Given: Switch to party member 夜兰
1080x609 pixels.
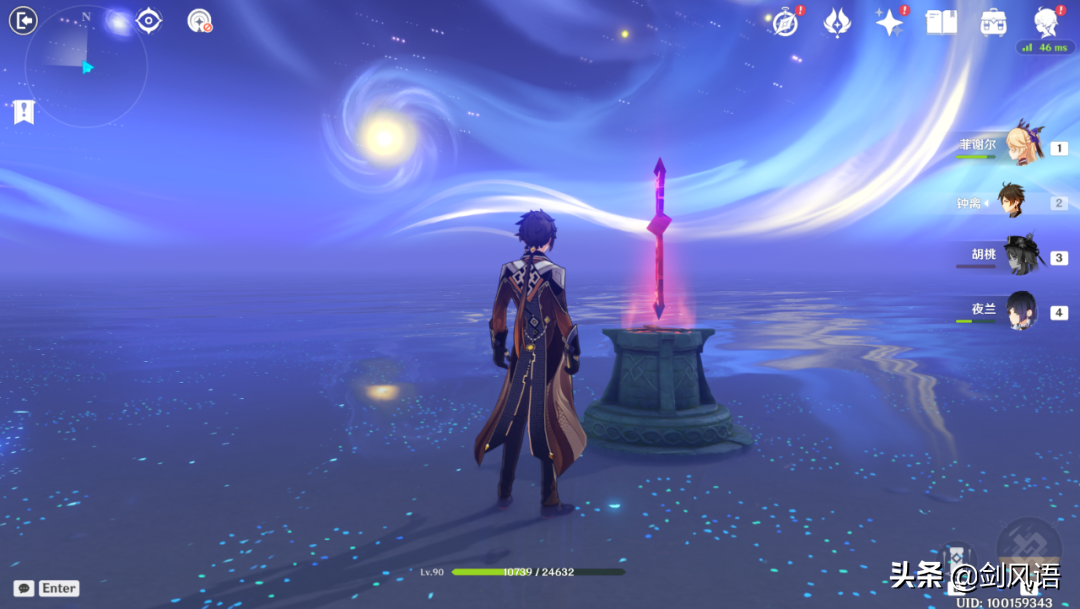Looking at the screenshot, I should point(1022,311).
